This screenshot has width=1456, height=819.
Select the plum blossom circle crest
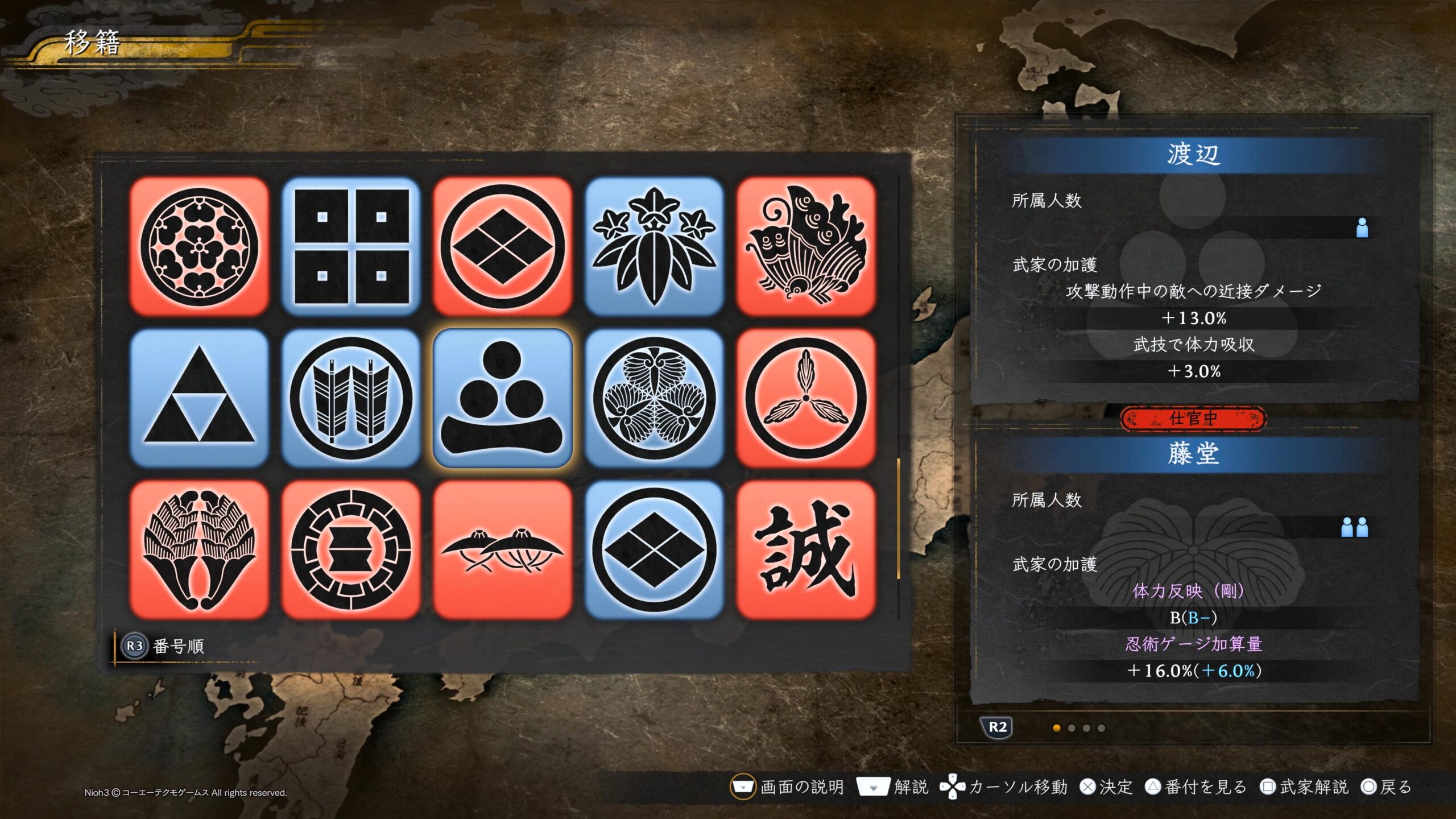tap(199, 246)
